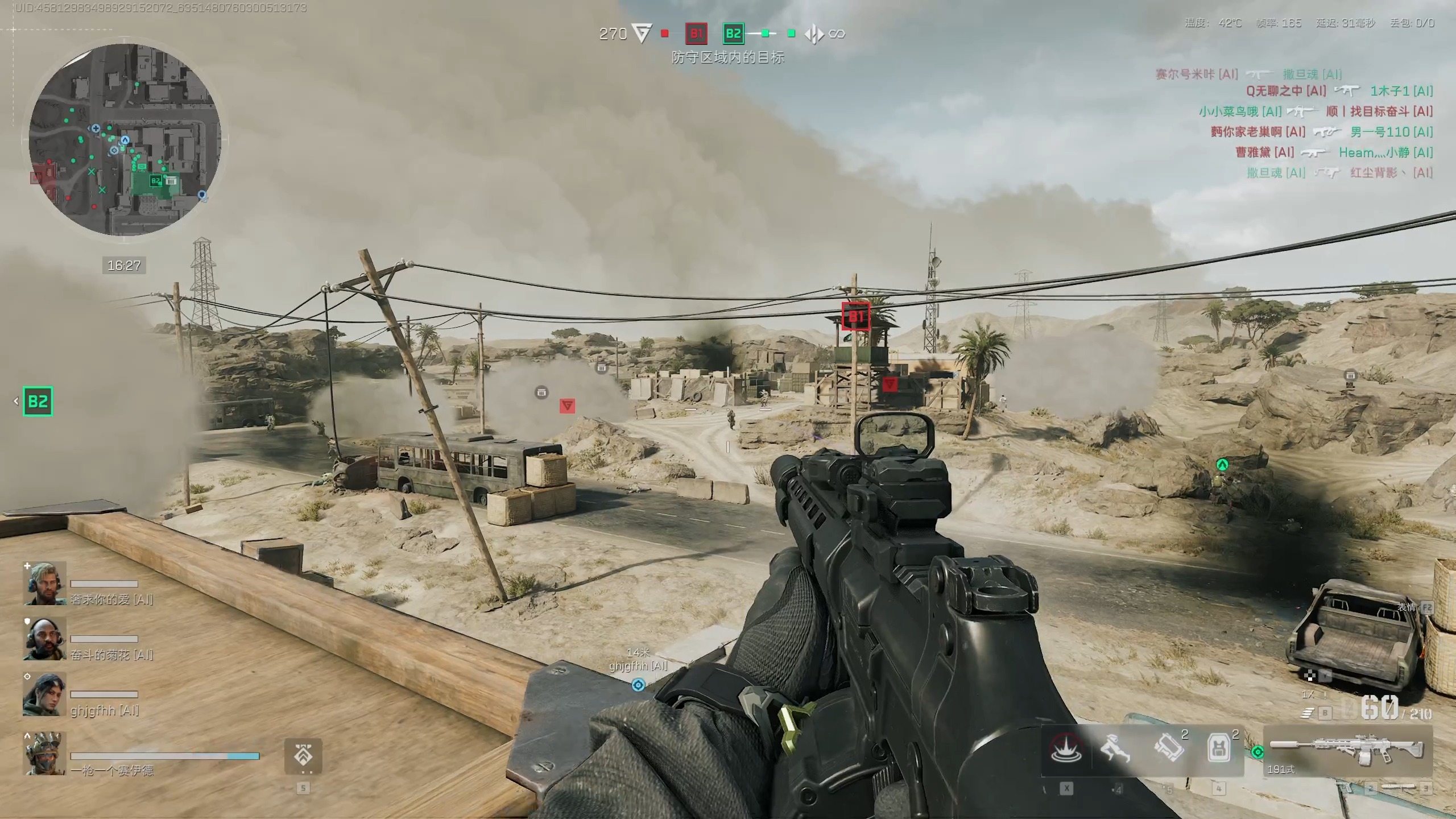1456x819 pixels.
Task: Click the green B2 objective in the top bar
Action: point(733,34)
